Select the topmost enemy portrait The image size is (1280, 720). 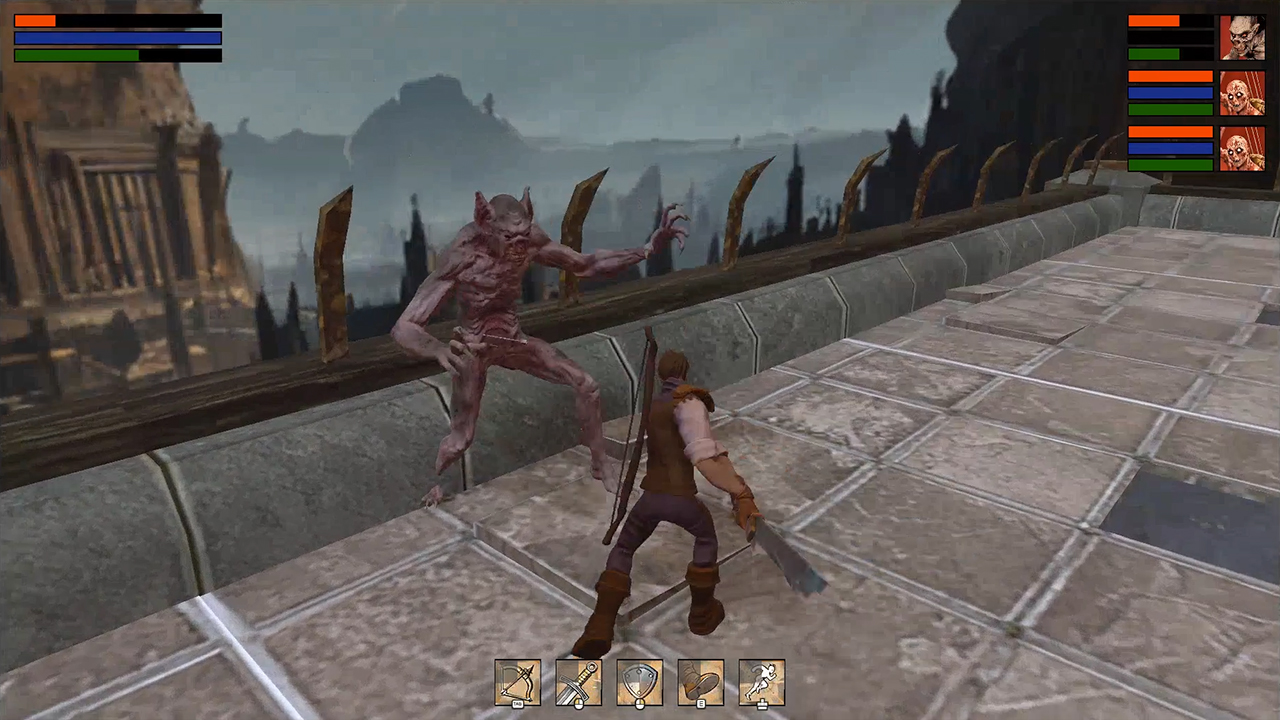pyautogui.click(x=1243, y=37)
